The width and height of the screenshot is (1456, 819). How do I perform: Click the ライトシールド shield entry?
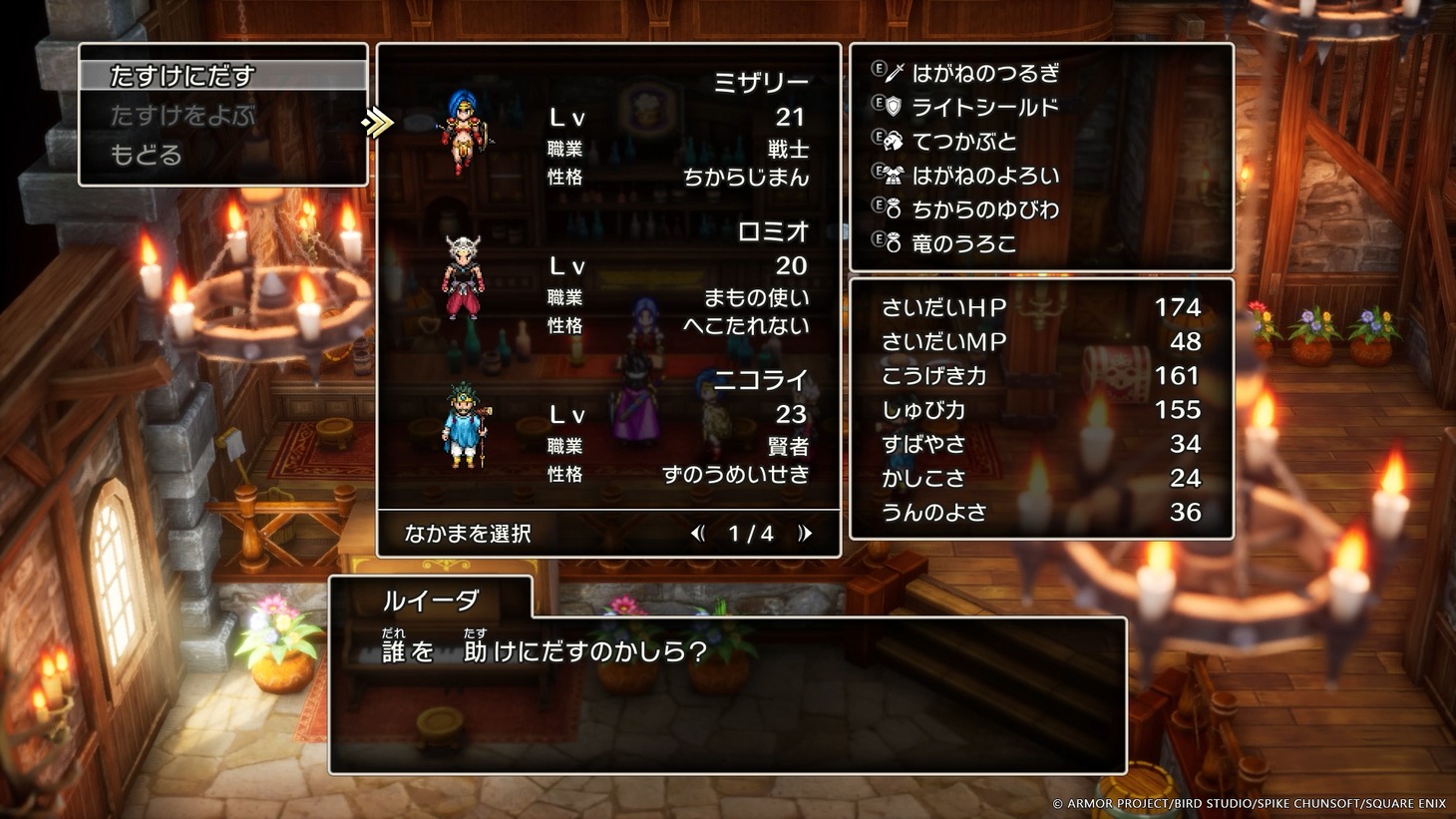coord(984,107)
